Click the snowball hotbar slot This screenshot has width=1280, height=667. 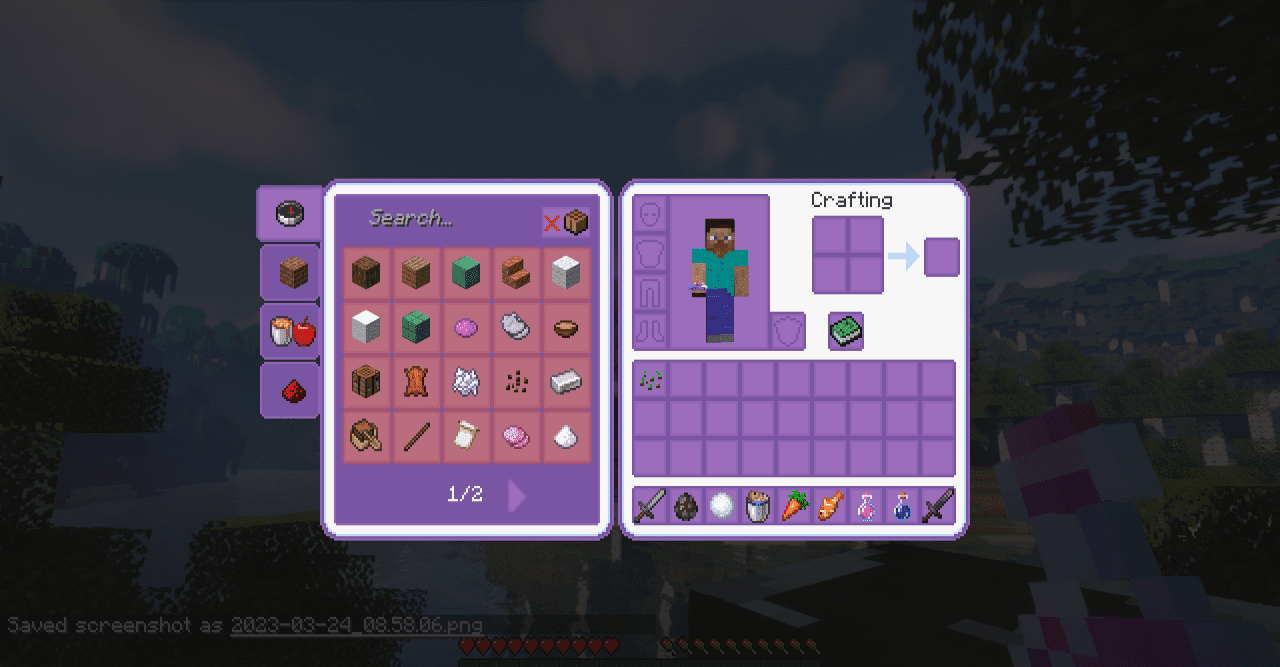[722, 506]
